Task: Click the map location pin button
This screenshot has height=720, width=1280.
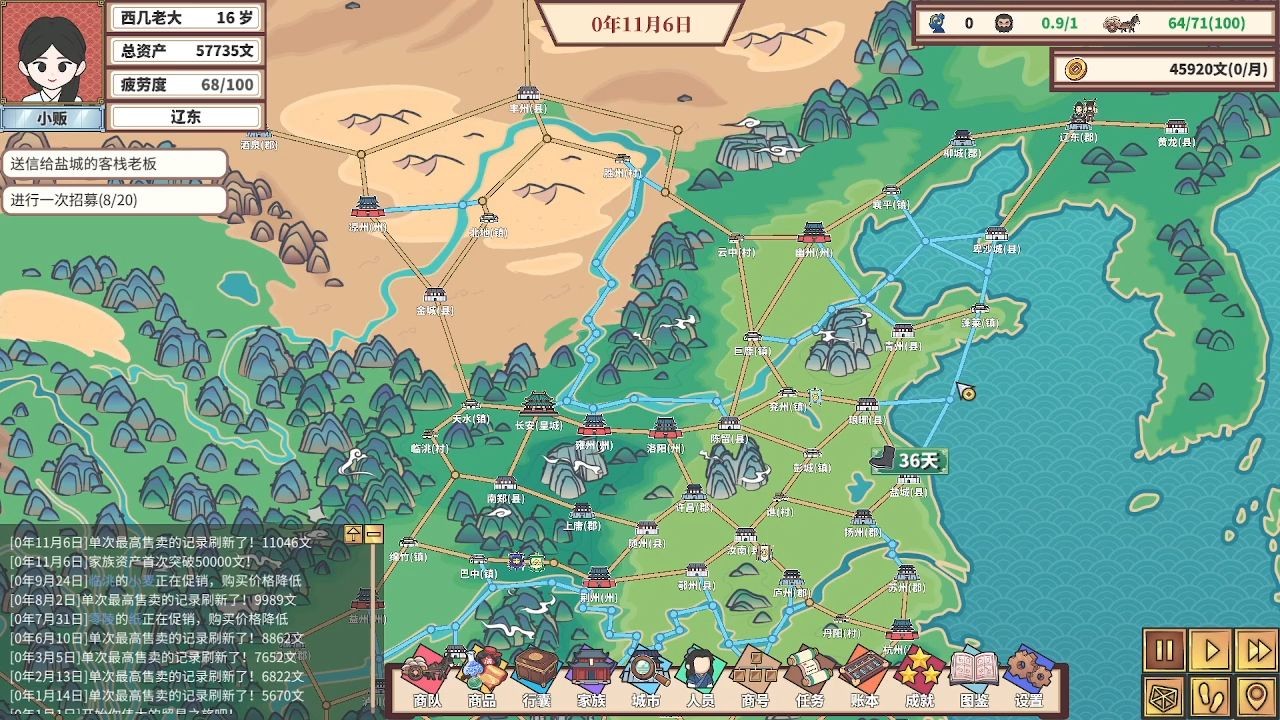Action: coord(1256,697)
